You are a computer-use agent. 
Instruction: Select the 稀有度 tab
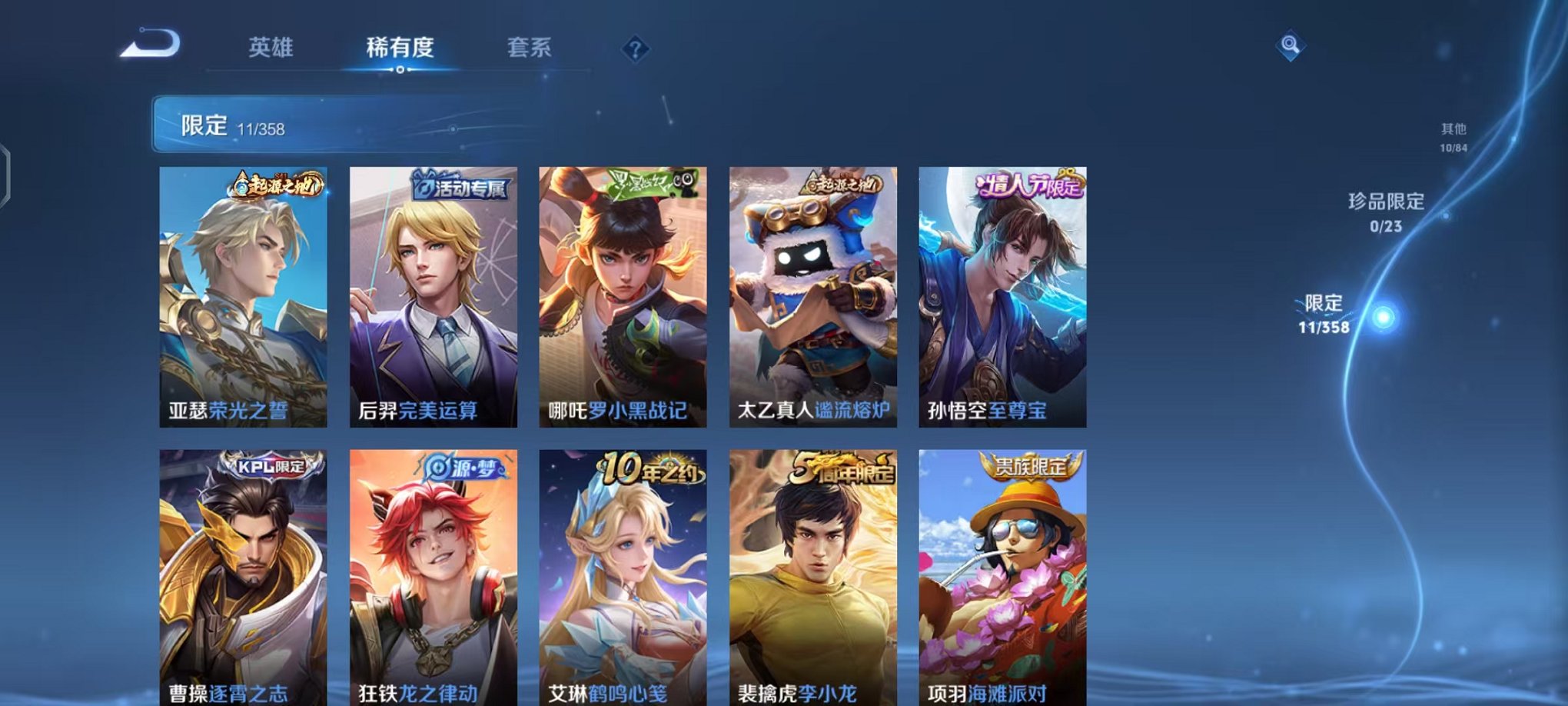[400, 48]
